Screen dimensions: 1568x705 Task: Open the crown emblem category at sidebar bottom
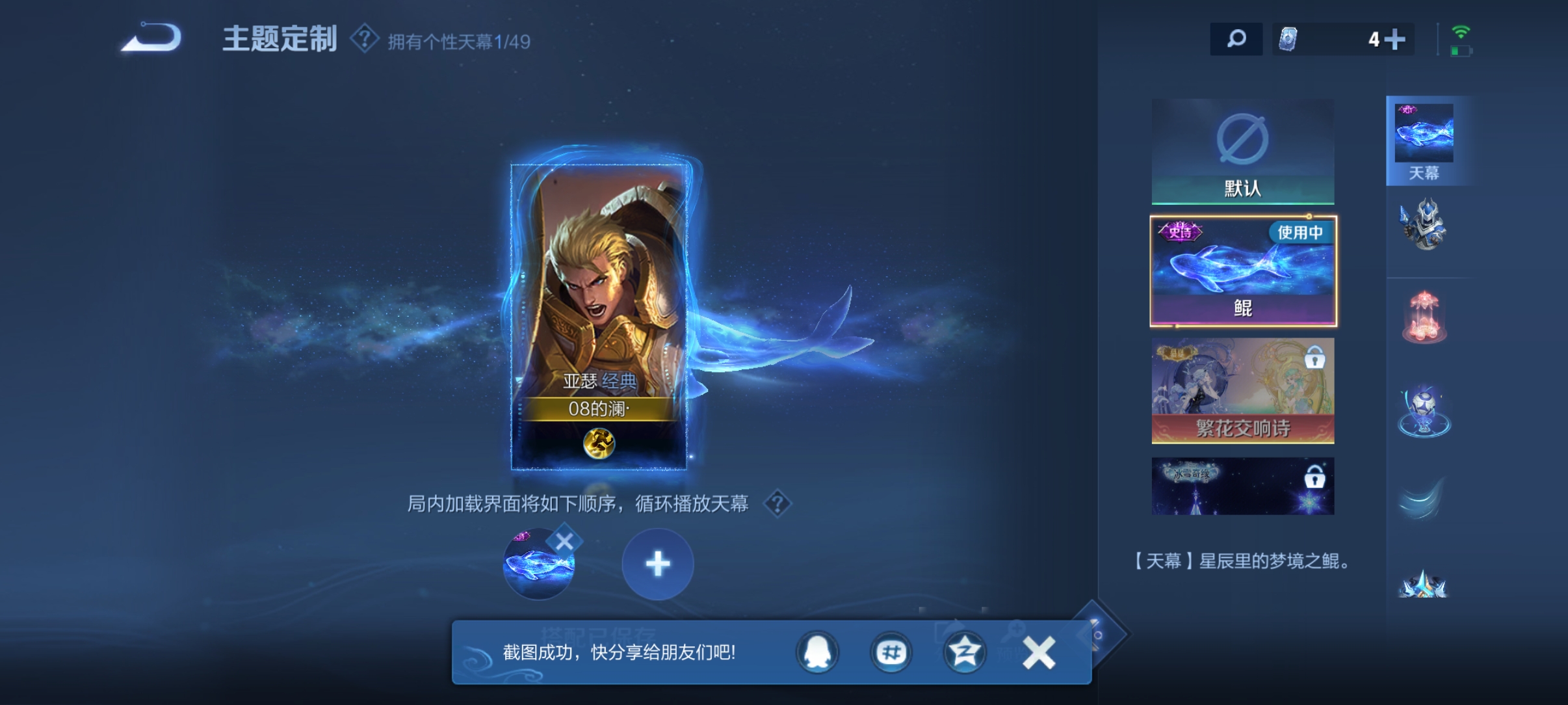pos(1424,584)
